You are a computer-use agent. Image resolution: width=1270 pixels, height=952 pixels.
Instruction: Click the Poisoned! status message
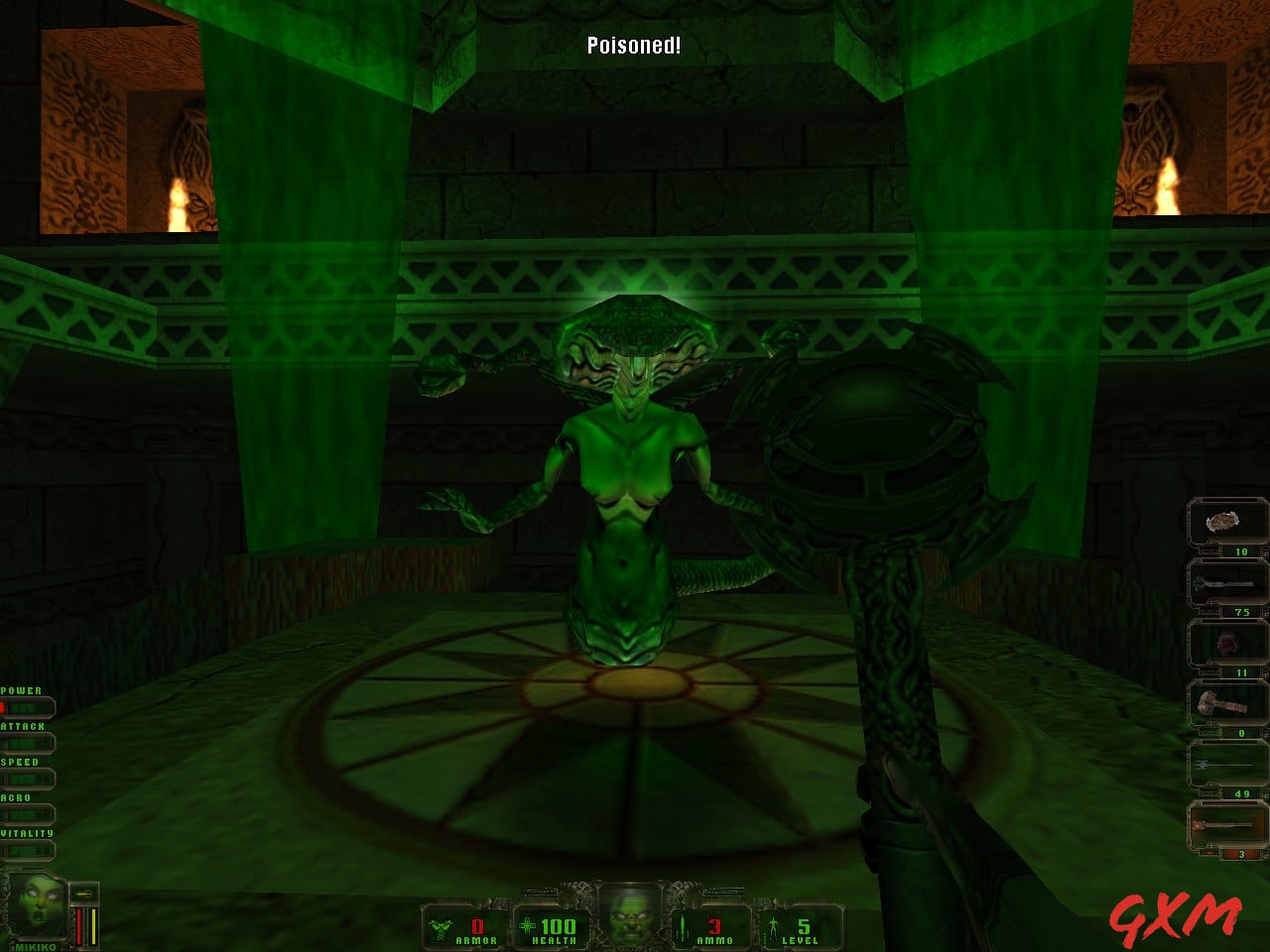point(632,45)
